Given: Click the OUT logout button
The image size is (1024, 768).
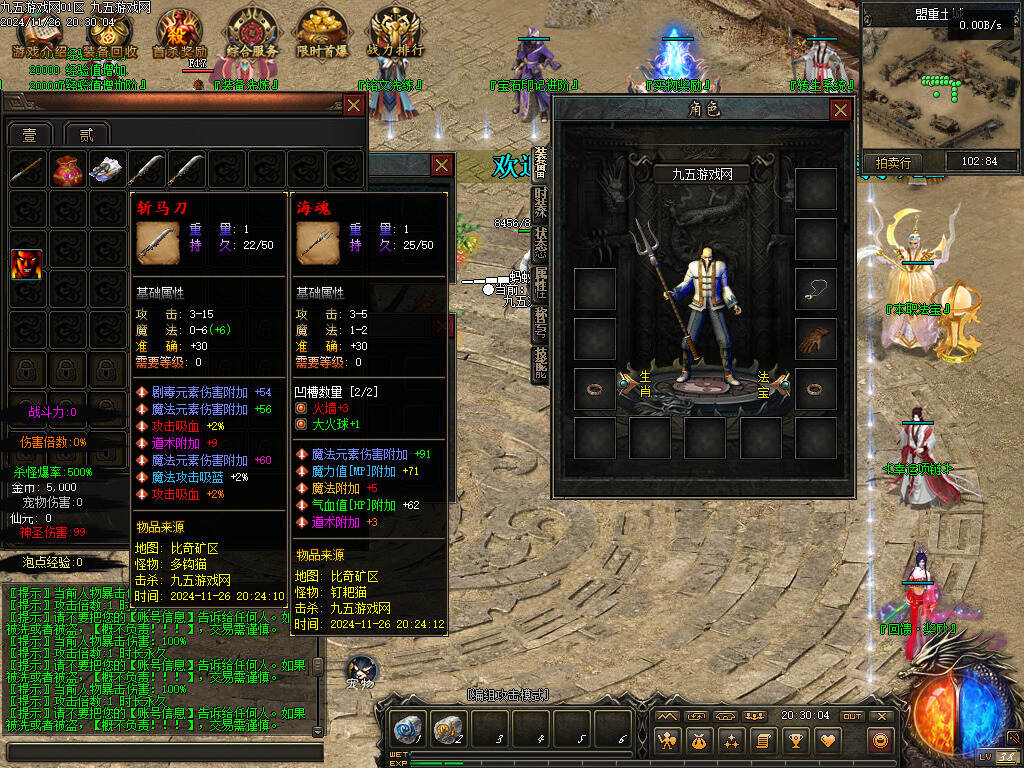Looking at the screenshot, I should coord(851,716).
